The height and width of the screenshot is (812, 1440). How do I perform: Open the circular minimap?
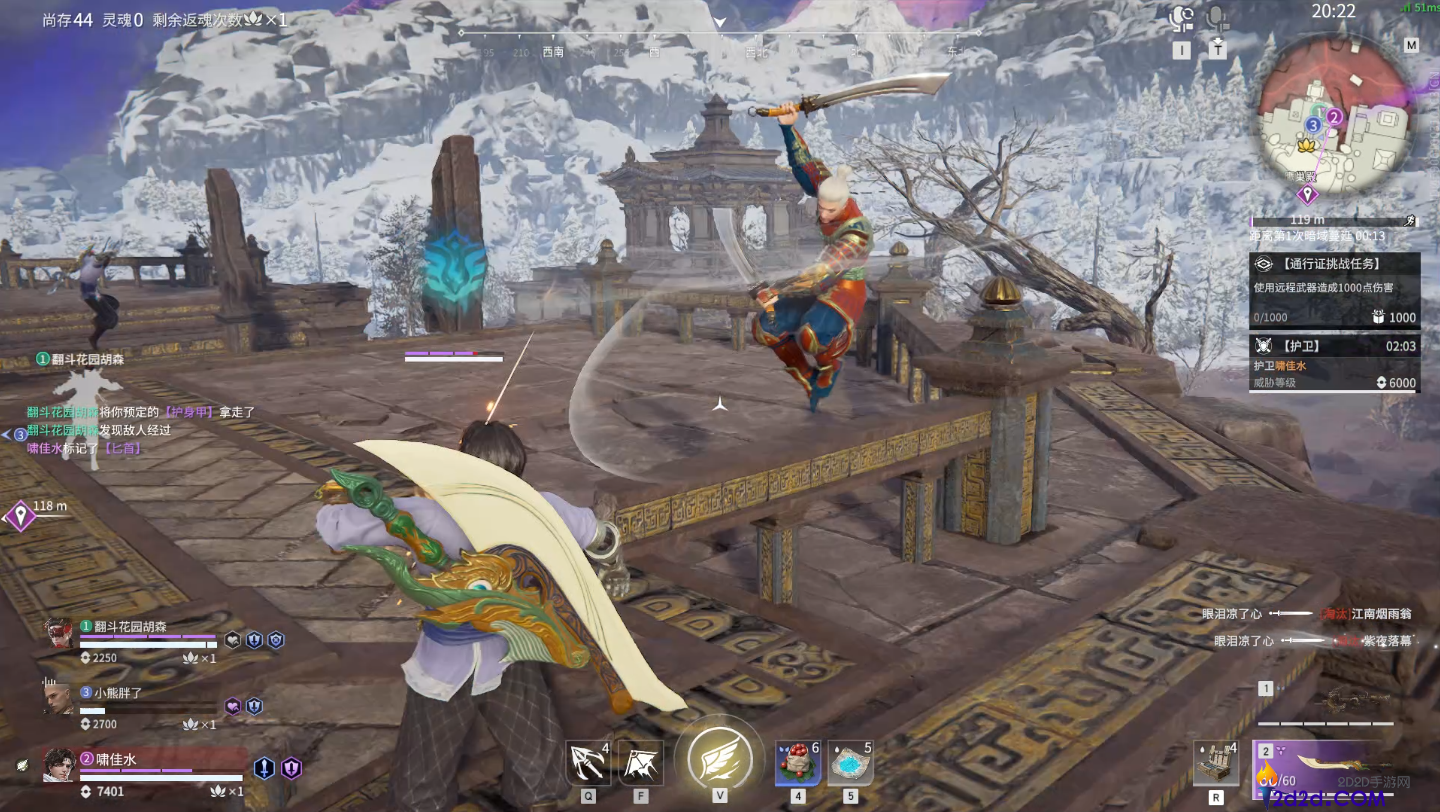pyautogui.click(x=1333, y=113)
